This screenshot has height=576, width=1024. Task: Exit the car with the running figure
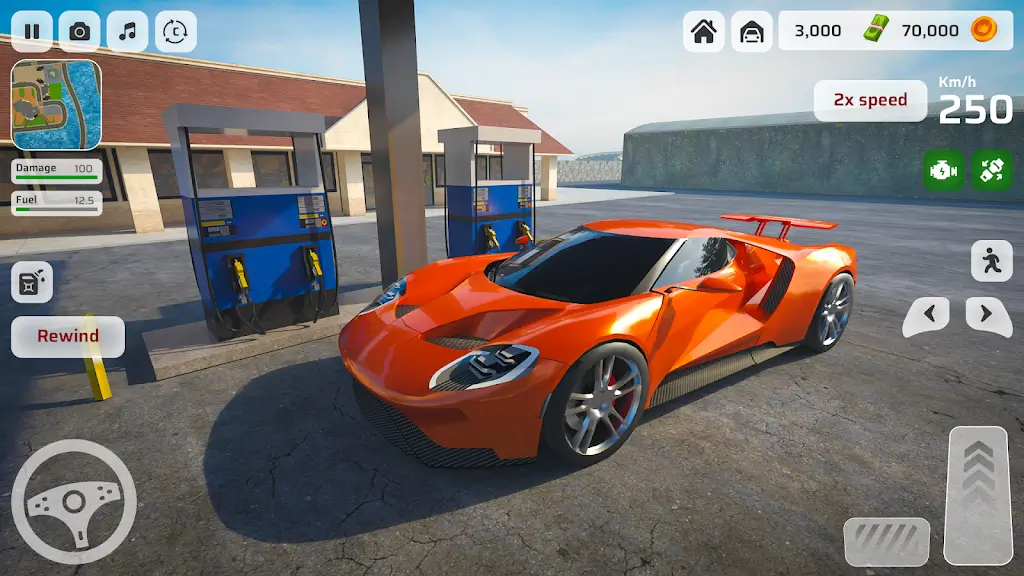991,261
